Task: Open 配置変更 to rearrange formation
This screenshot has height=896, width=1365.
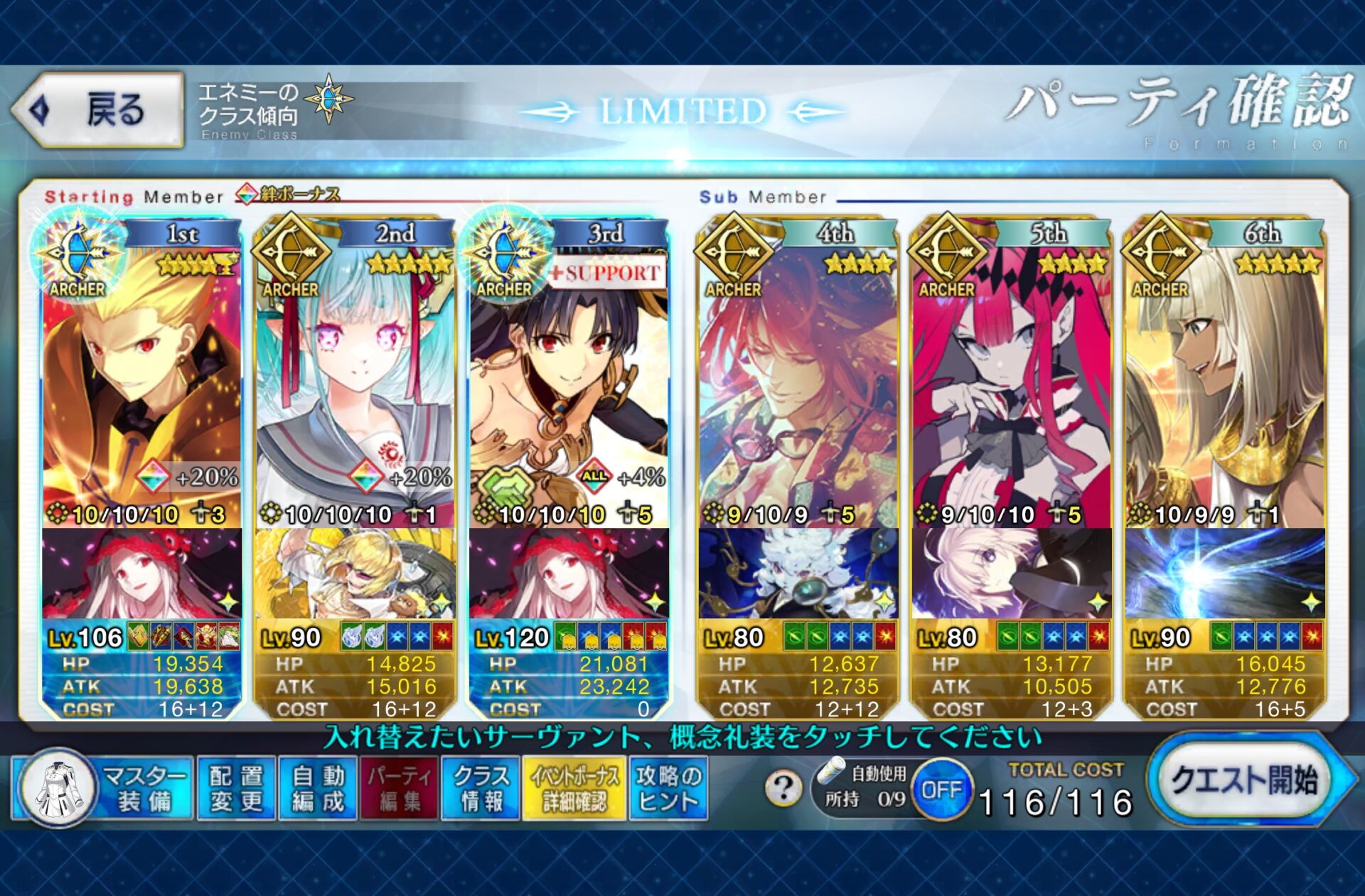Action: coord(236,788)
